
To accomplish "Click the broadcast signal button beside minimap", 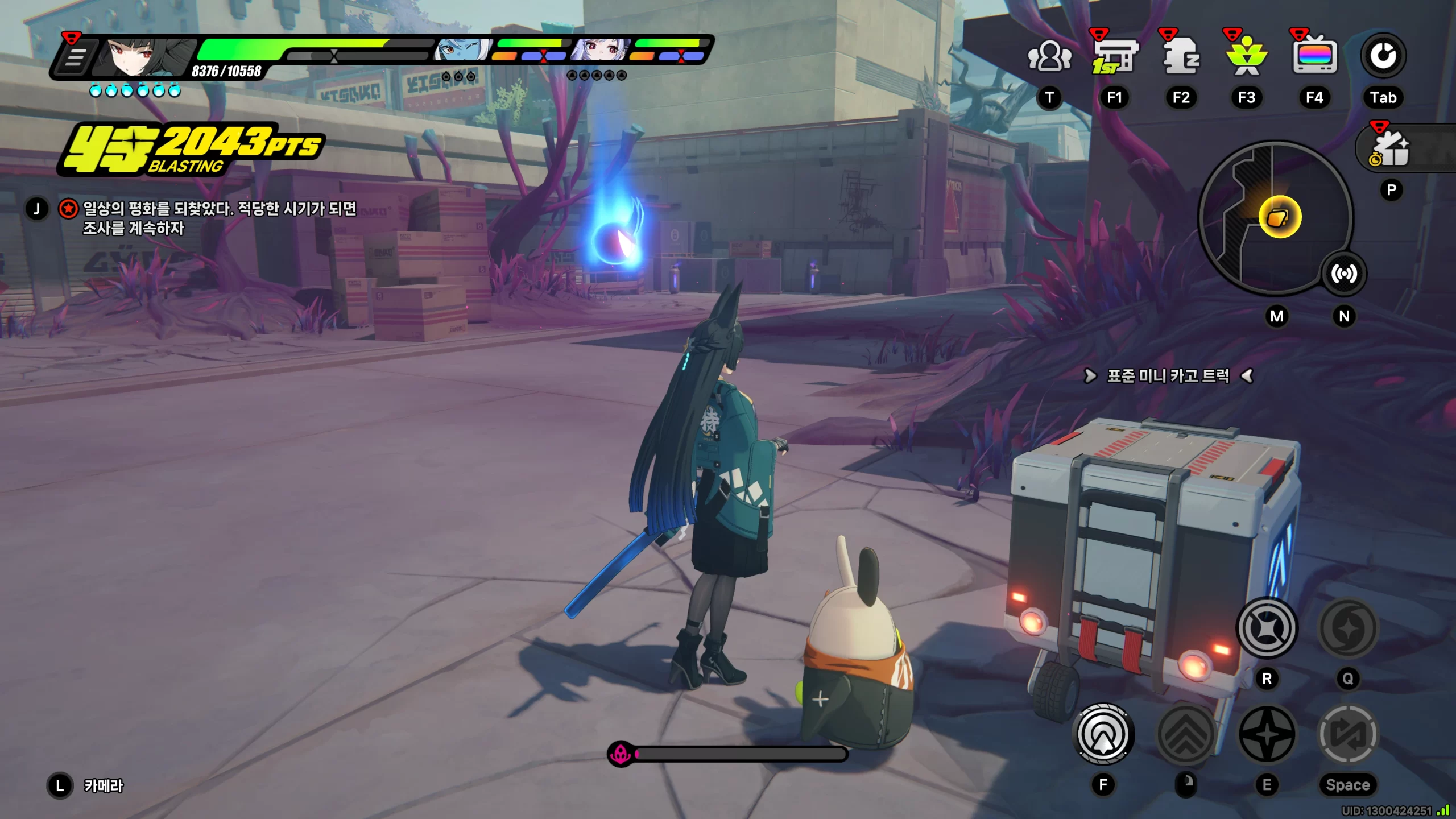I will point(1344,274).
